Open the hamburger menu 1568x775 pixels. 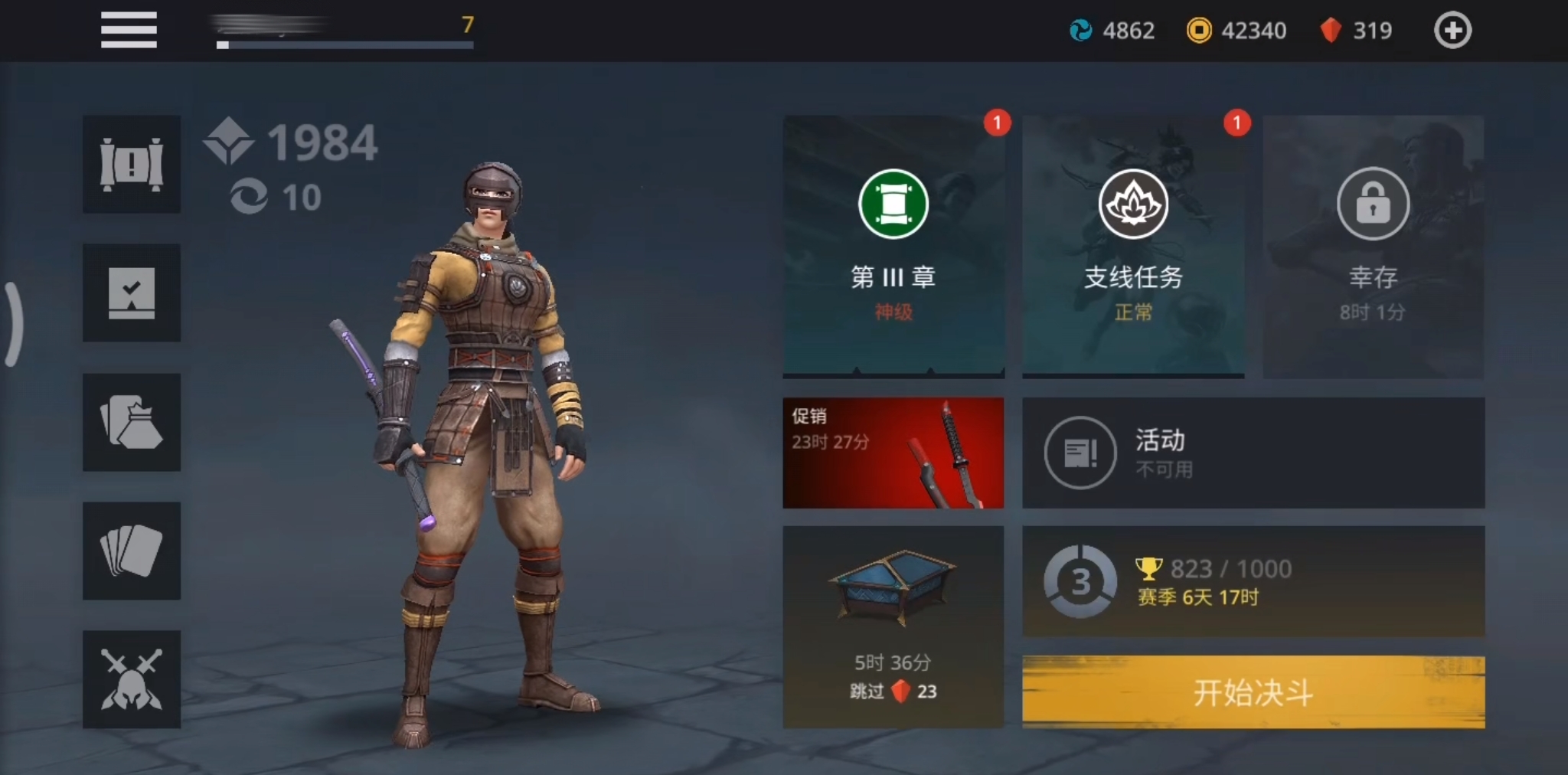(x=129, y=30)
